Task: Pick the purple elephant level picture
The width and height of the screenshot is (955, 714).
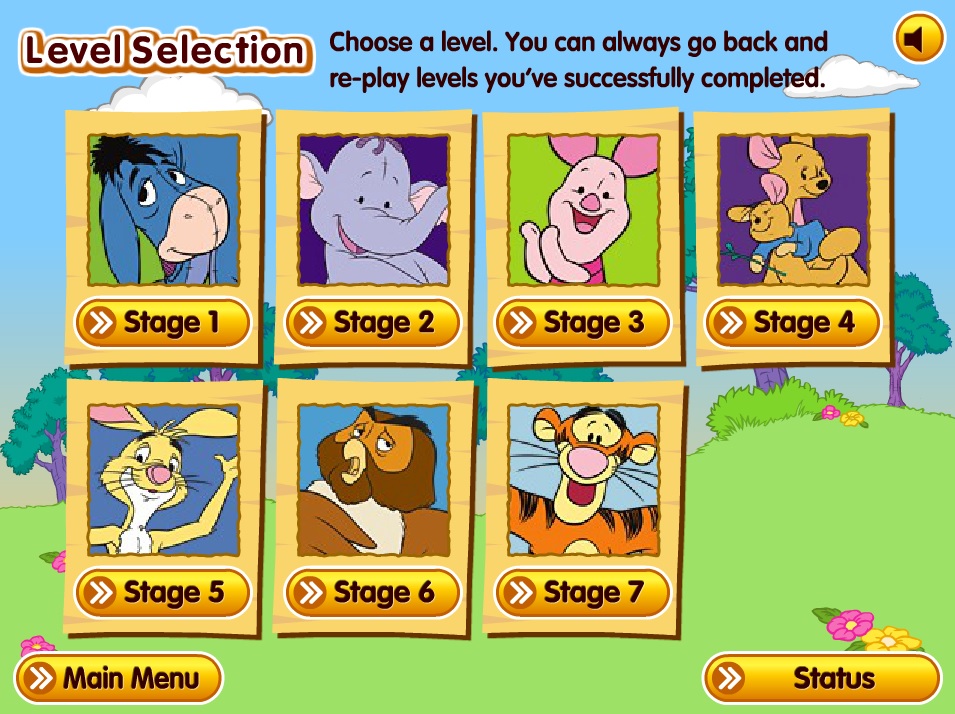Action: click(374, 210)
